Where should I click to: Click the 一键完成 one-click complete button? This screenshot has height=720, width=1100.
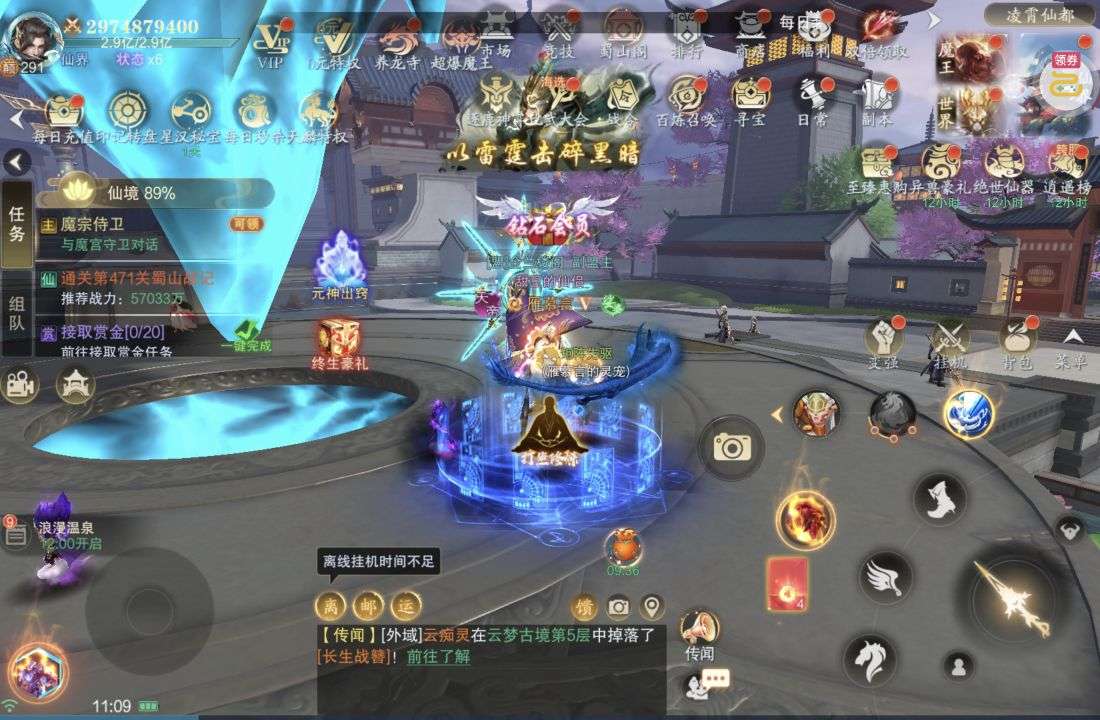coord(246,335)
